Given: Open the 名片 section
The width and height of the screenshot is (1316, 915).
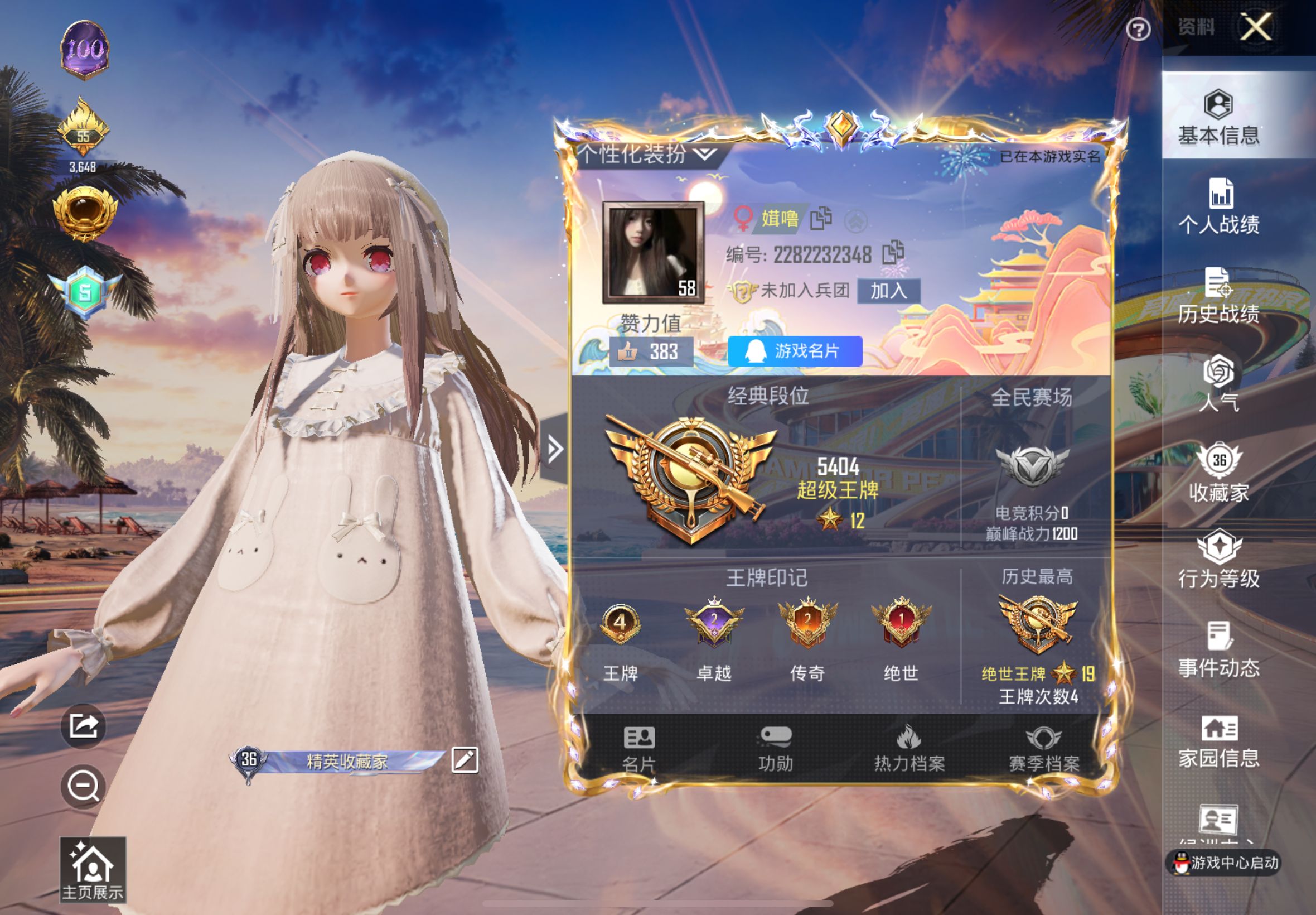Looking at the screenshot, I should pyautogui.click(x=638, y=748).
